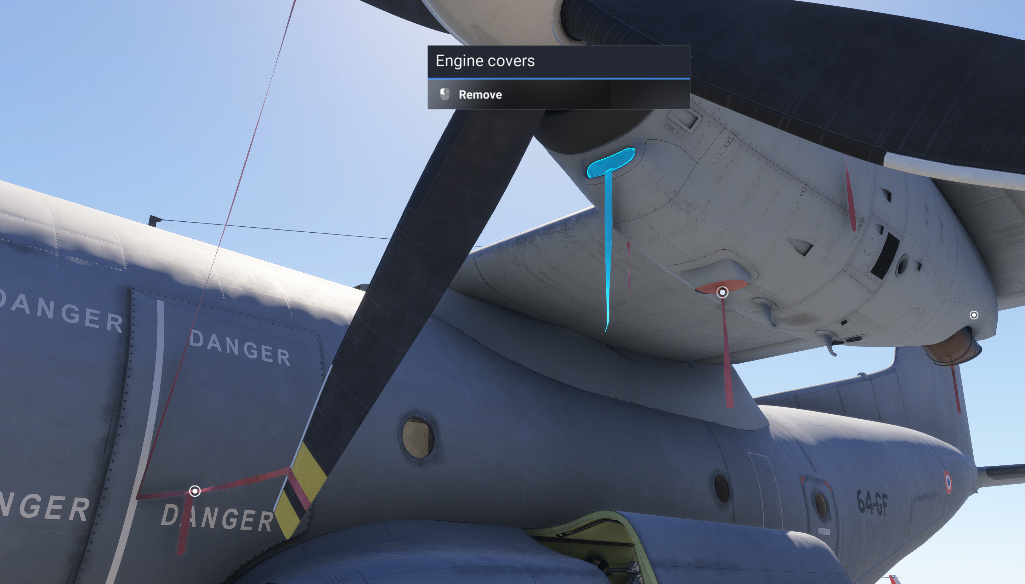1025x584 pixels.
Task: Select the interaction marker on the red engine cover
Action: click(x=722, y=292)
